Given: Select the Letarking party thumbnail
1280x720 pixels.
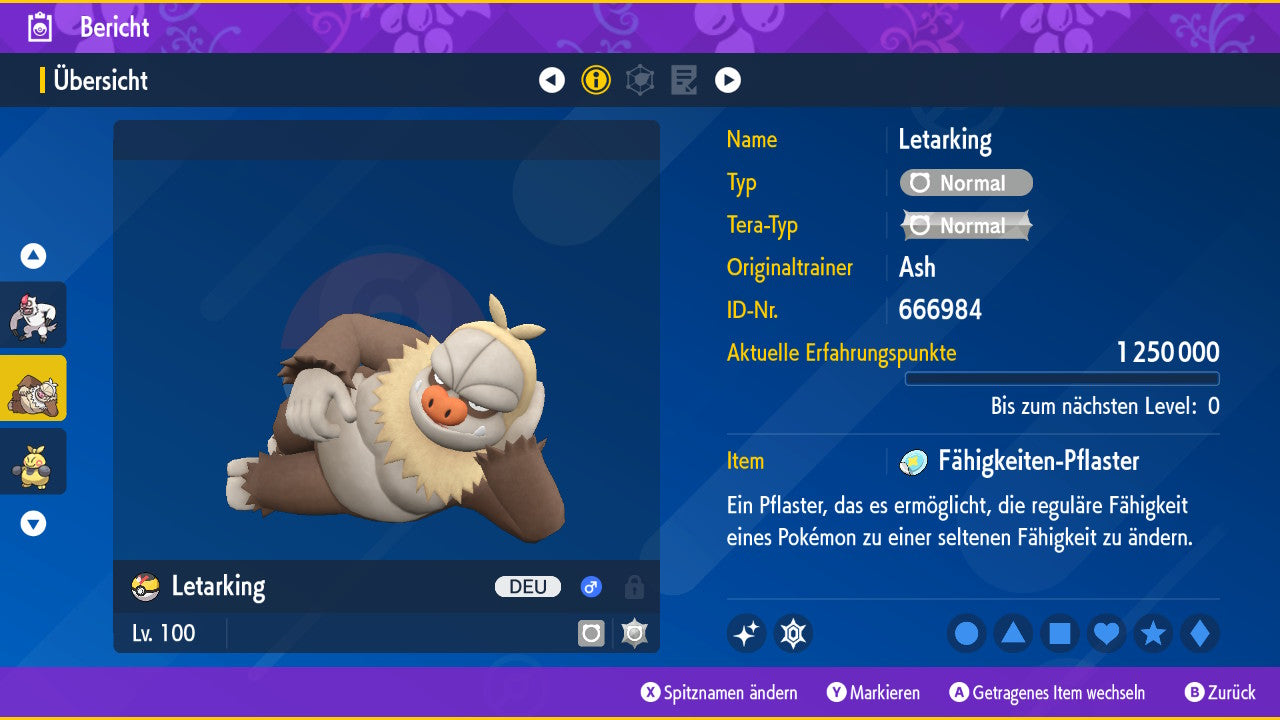Looking at the screenshot, I should (x=33, y=388).
